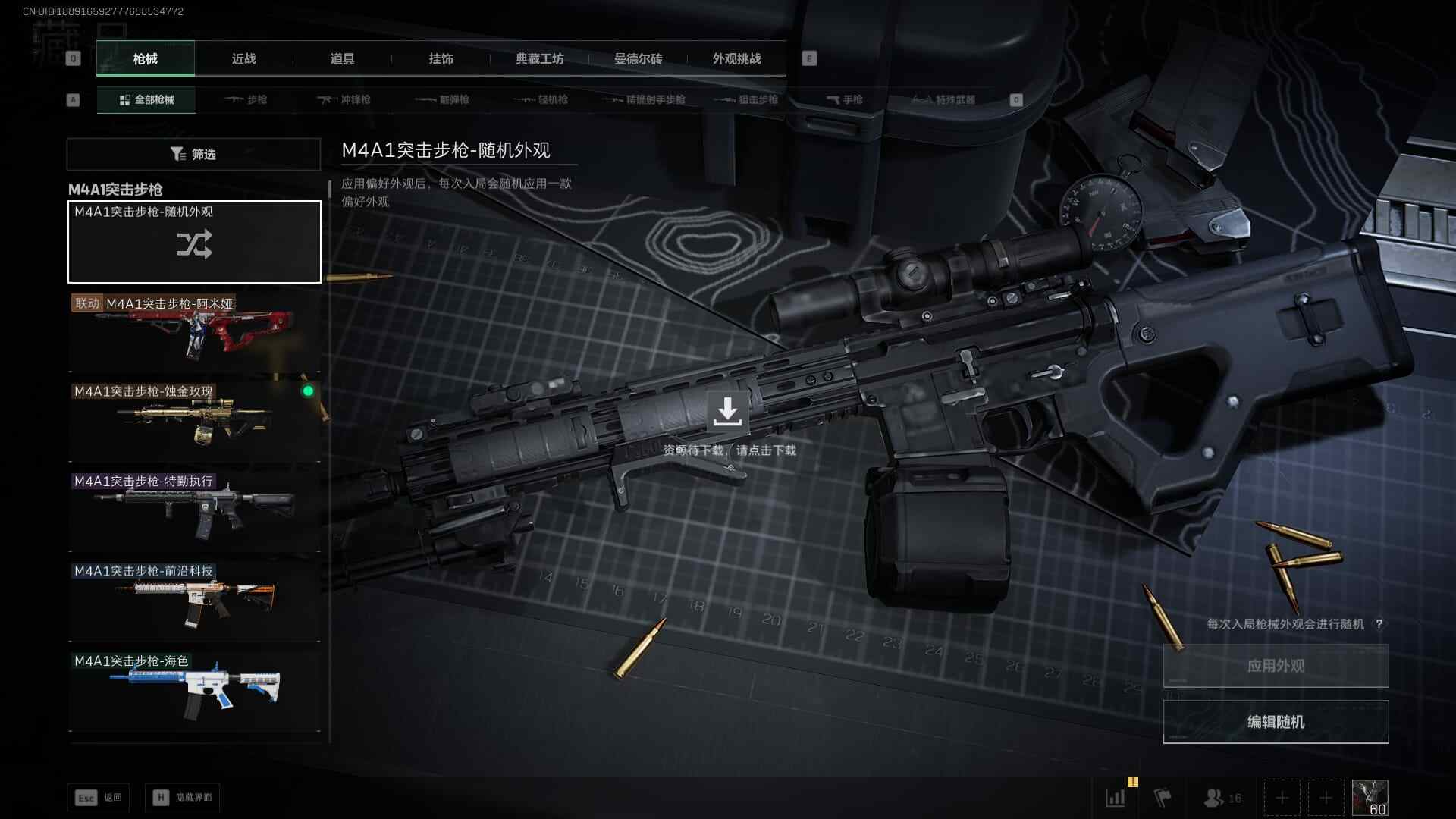Switch to the 曼德尔砖 tab
Screen dimensions: 1456x819
638,59
